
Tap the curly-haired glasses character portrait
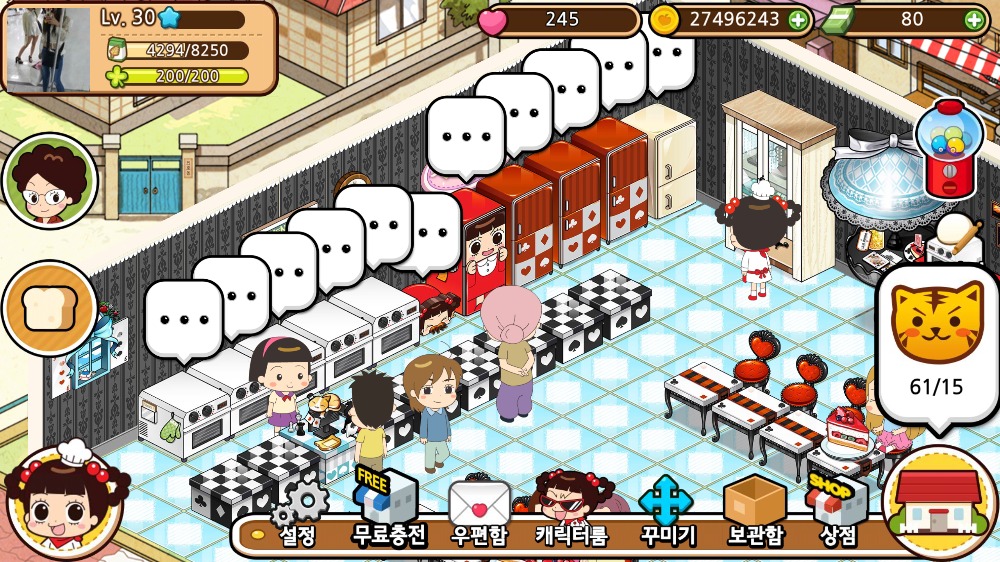(x=49, y=181)
